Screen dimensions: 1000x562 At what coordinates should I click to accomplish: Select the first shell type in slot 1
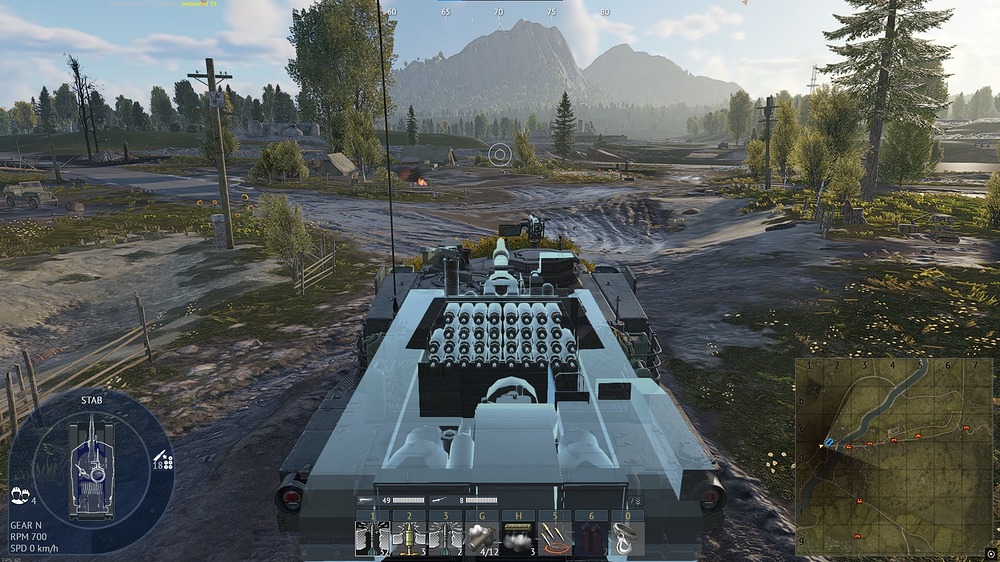pos(372,538)
